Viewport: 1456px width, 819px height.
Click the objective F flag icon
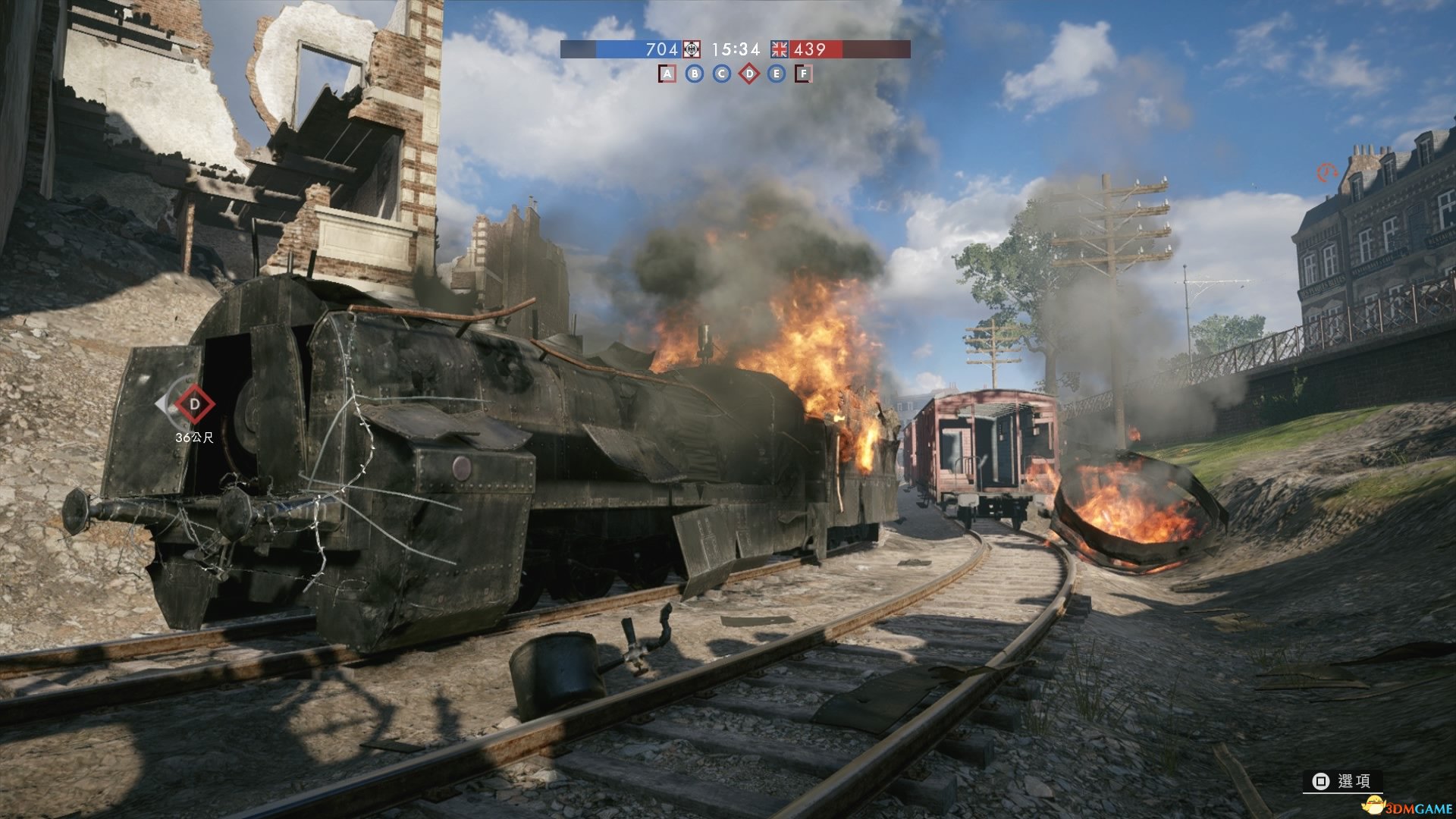tap(803, 74)
